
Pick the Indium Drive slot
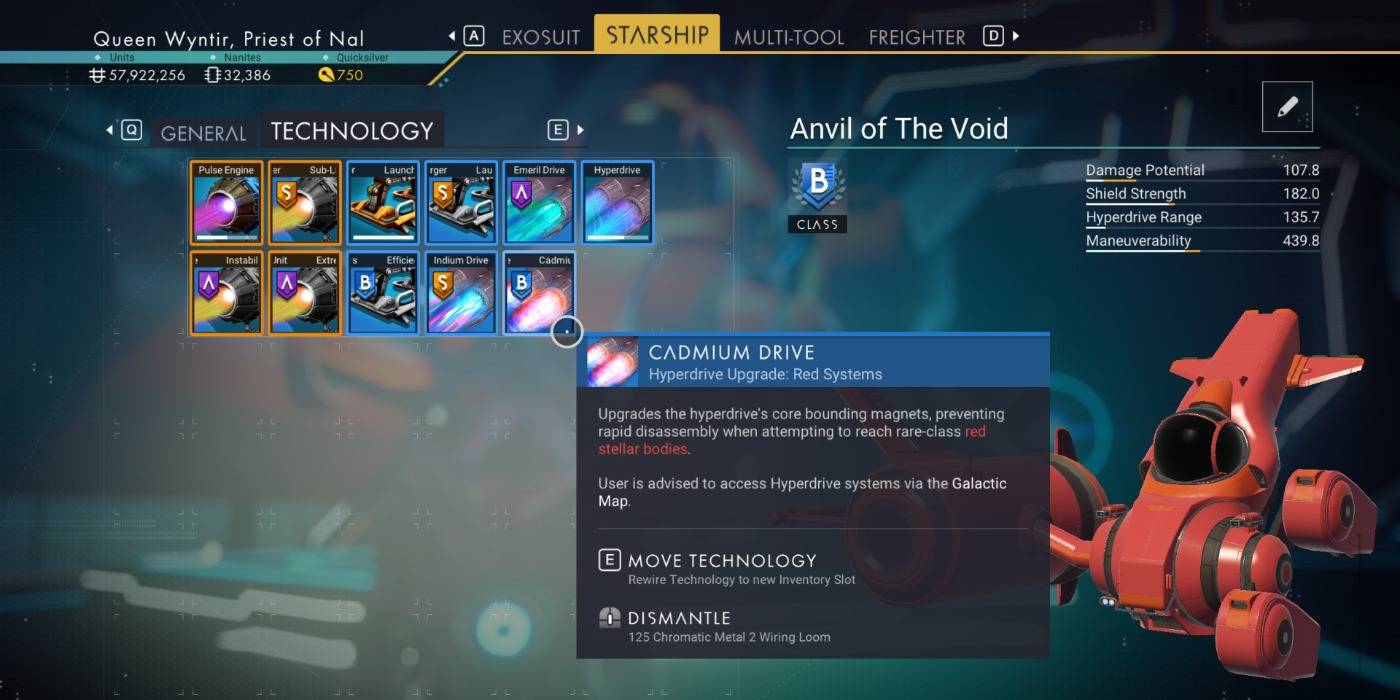coord(461,293)
